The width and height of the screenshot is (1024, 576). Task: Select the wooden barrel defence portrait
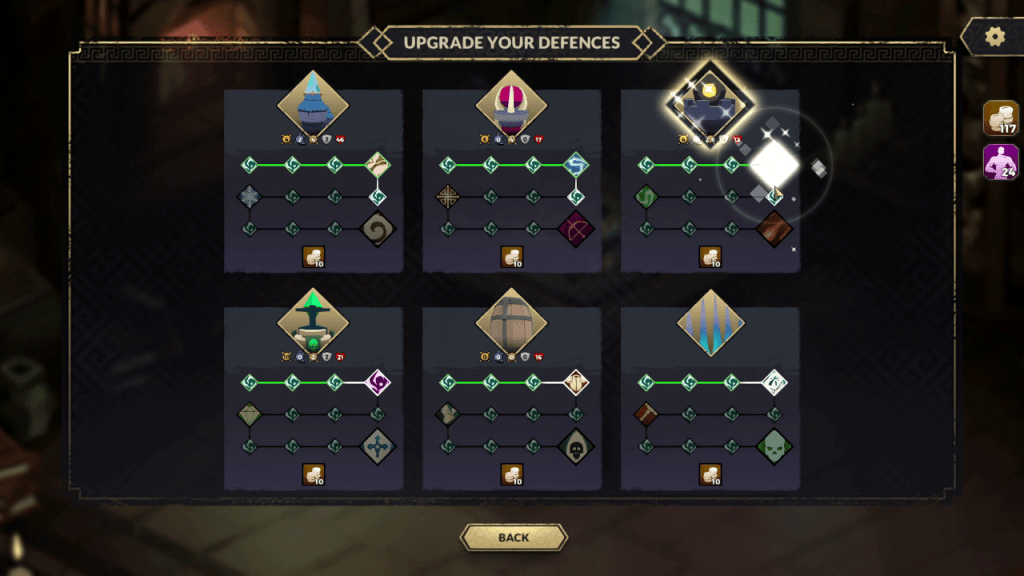[x=511, y=320]
